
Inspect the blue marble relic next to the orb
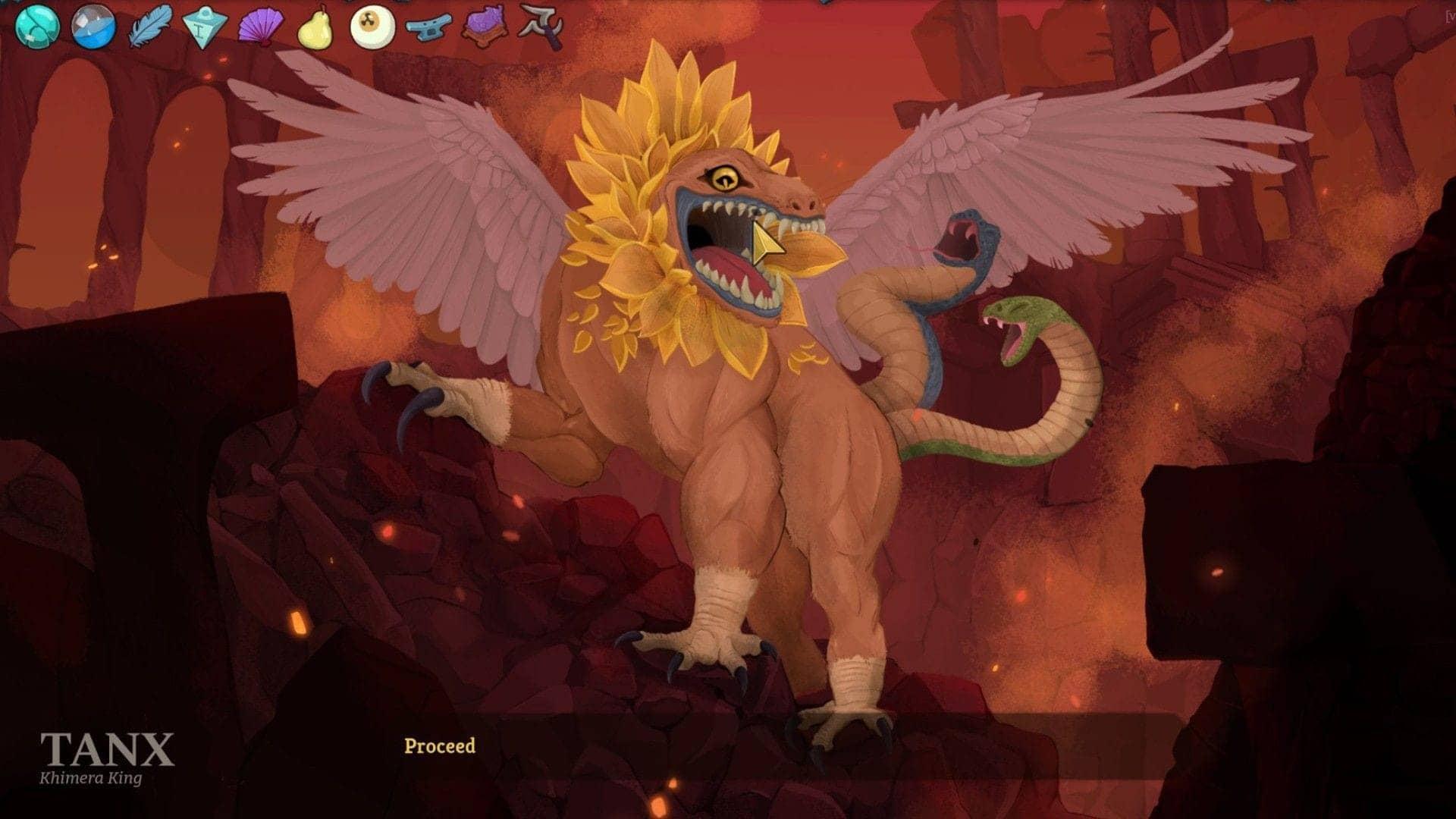pyautogui.click(x=93, y=24)
